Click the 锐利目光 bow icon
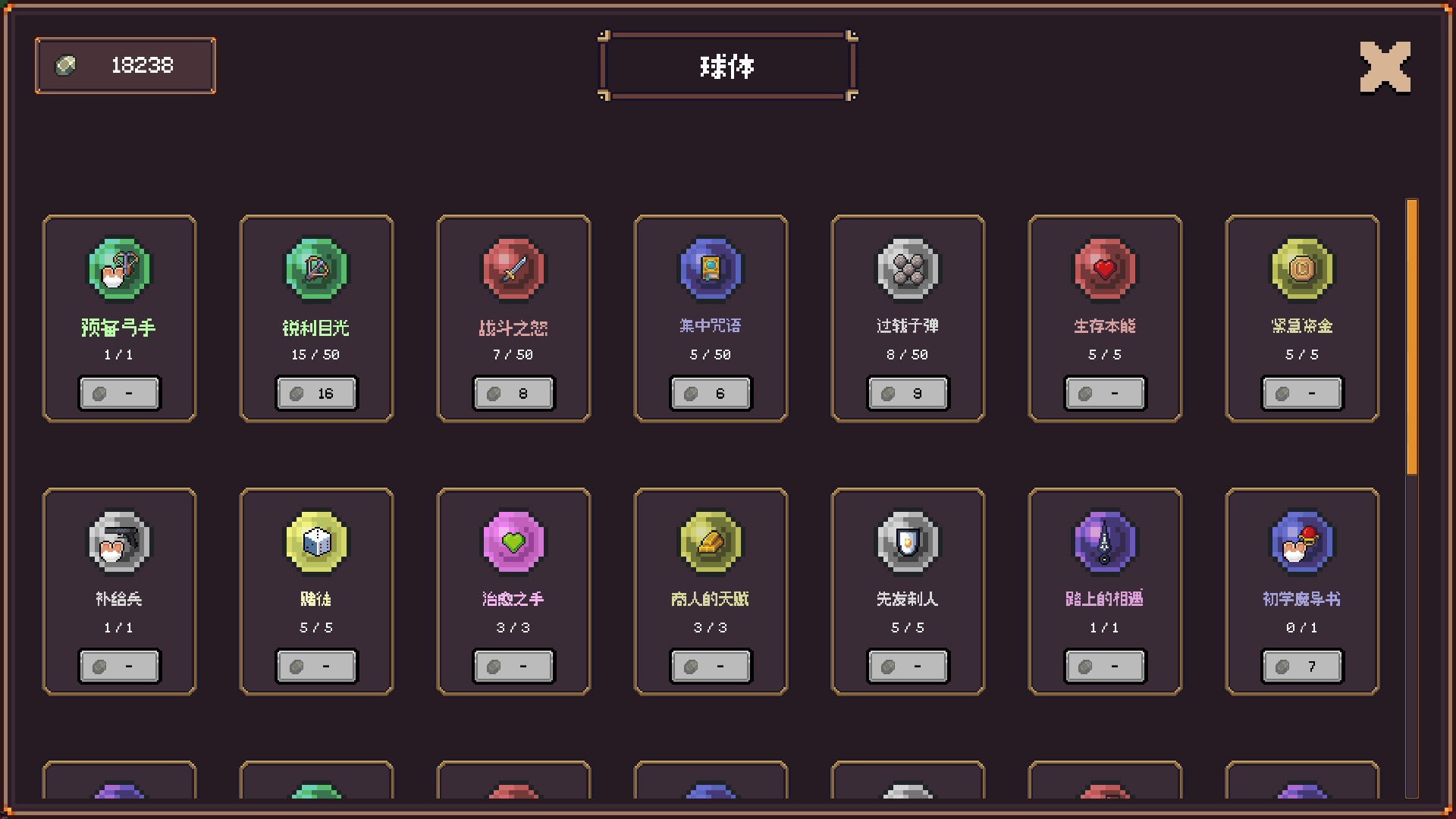1456x819 pixels. (x=316, y=269)
